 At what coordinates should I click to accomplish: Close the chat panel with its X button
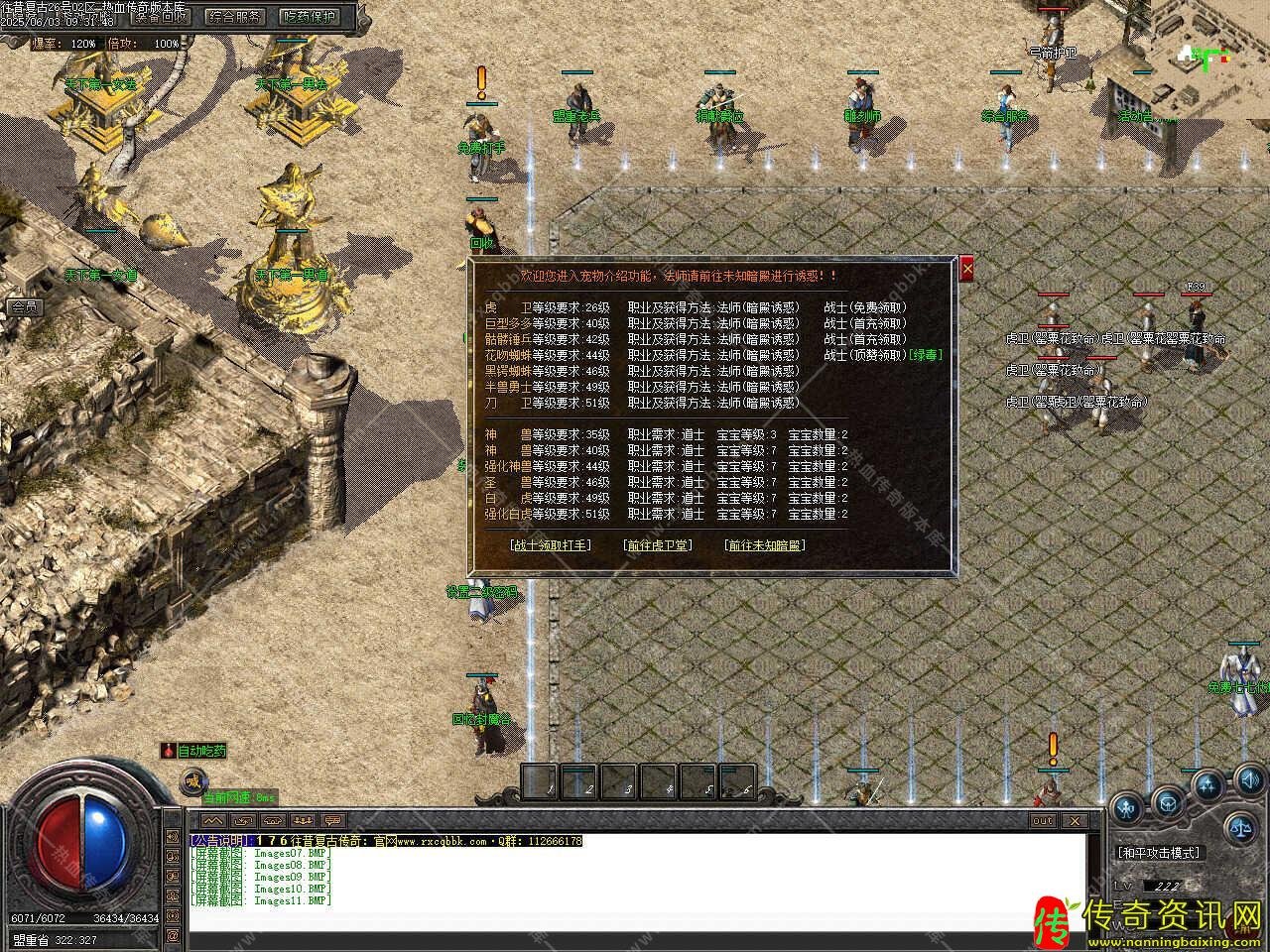(x=1073, y=820)
